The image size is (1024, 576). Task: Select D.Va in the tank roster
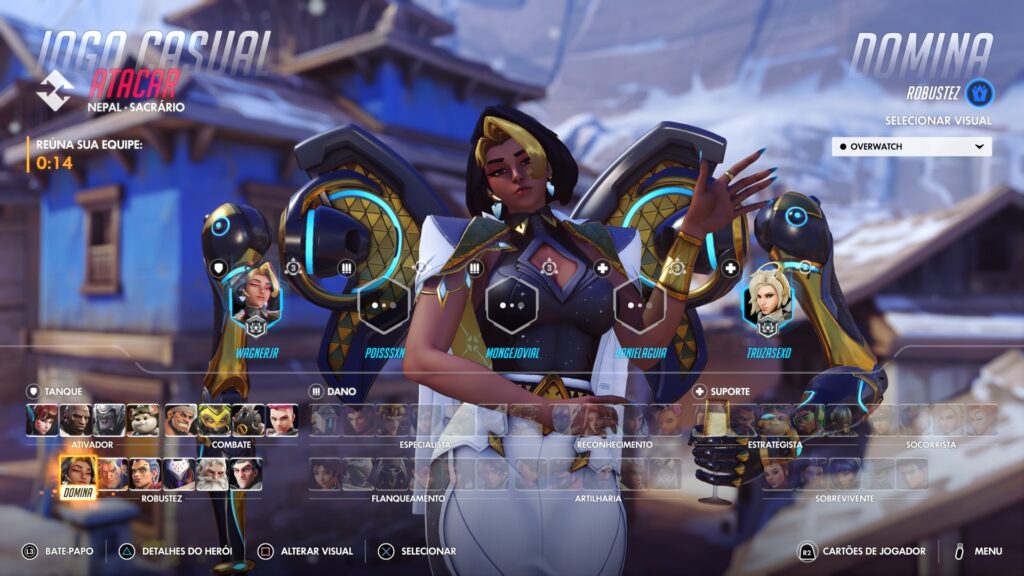point(42,420)
